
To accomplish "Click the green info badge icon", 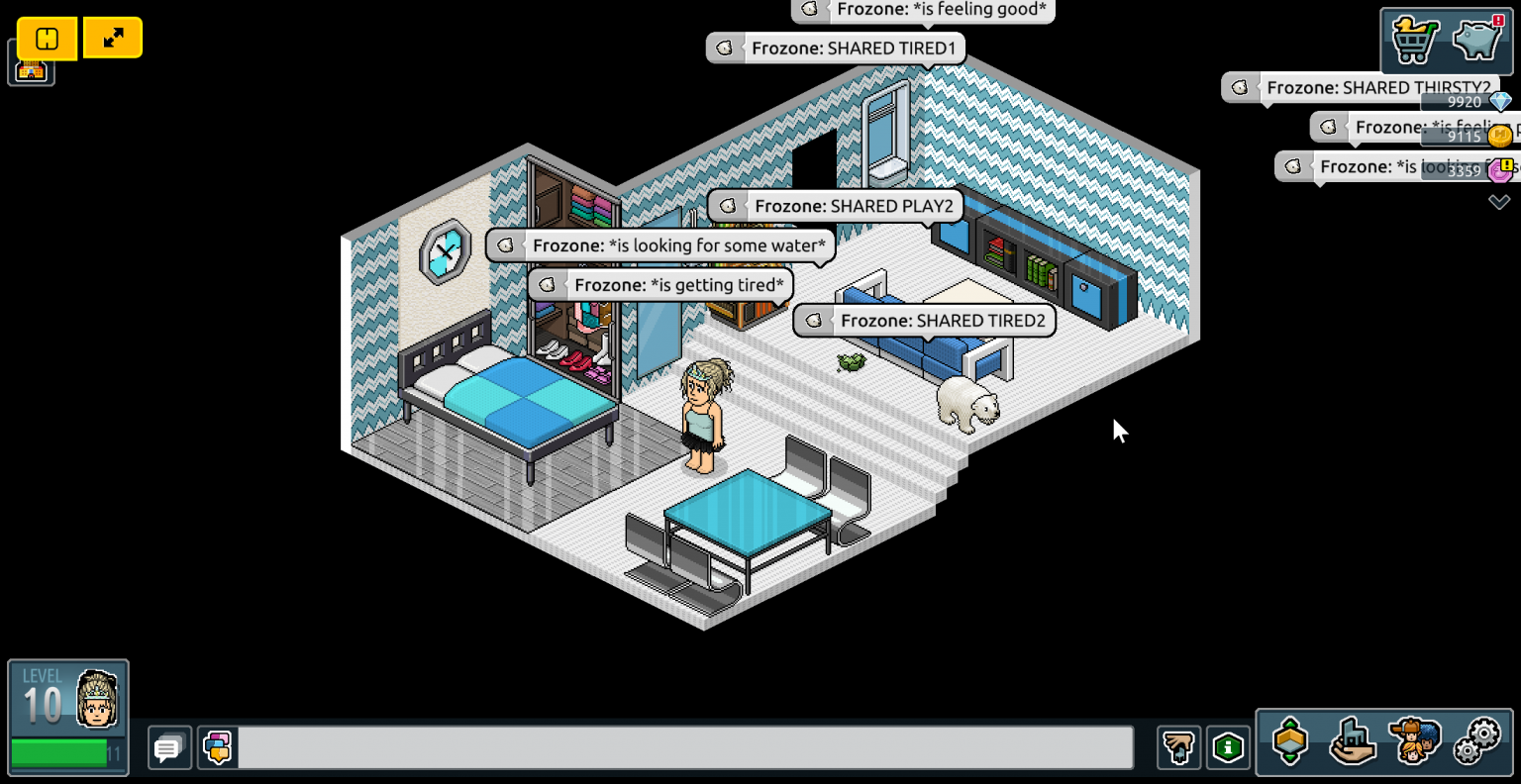I will pyautogui.click(x=1229, y=747).
